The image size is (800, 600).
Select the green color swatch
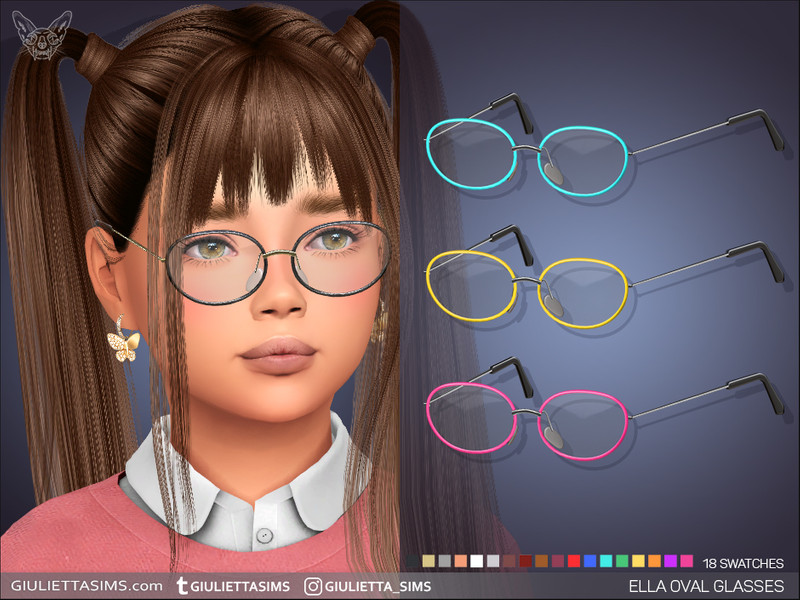point(622,561)
